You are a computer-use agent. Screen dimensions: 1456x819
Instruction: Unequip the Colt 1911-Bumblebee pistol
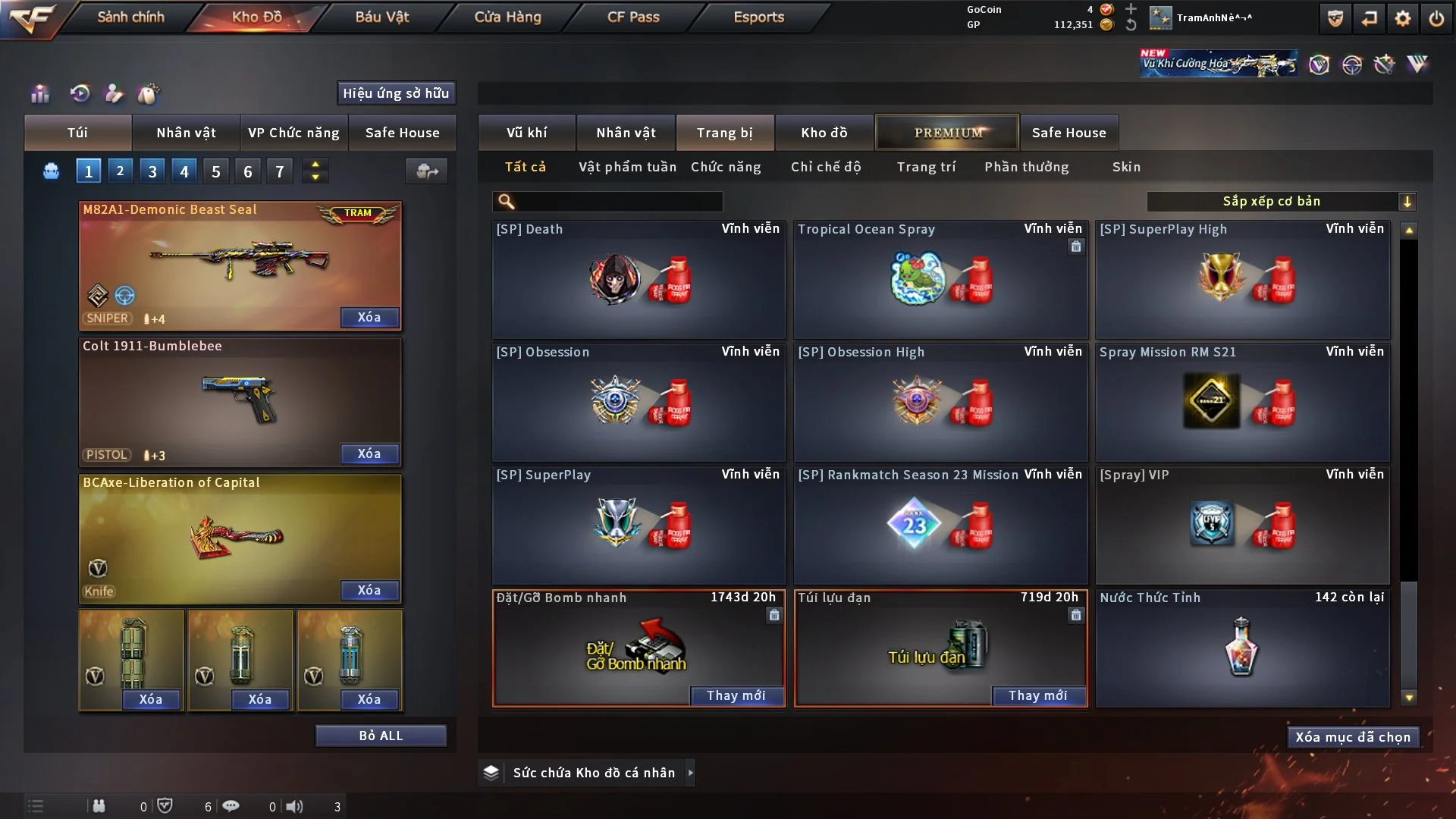[x=369, y=454]
